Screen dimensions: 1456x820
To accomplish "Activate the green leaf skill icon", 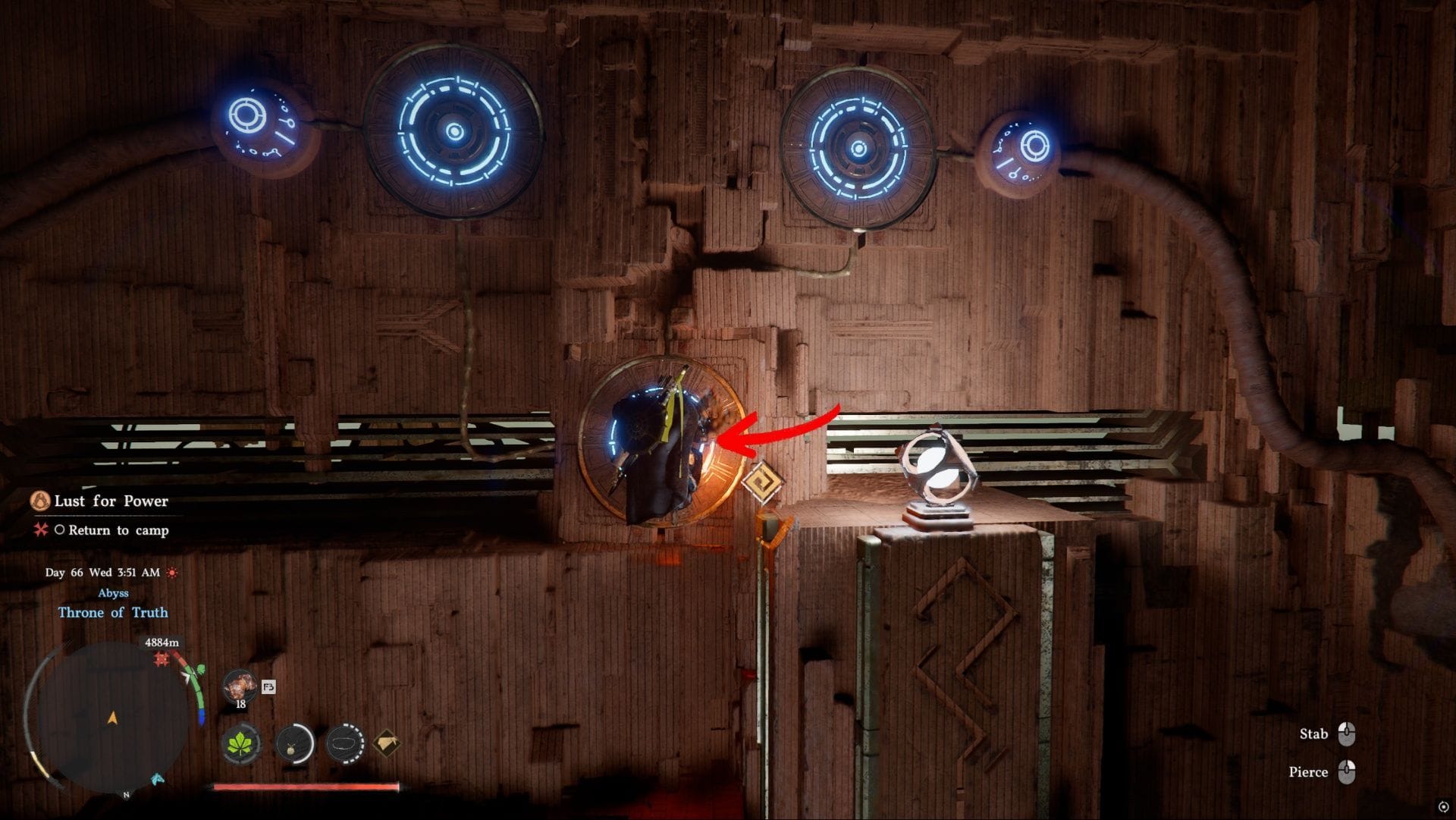I will [242, 743].
